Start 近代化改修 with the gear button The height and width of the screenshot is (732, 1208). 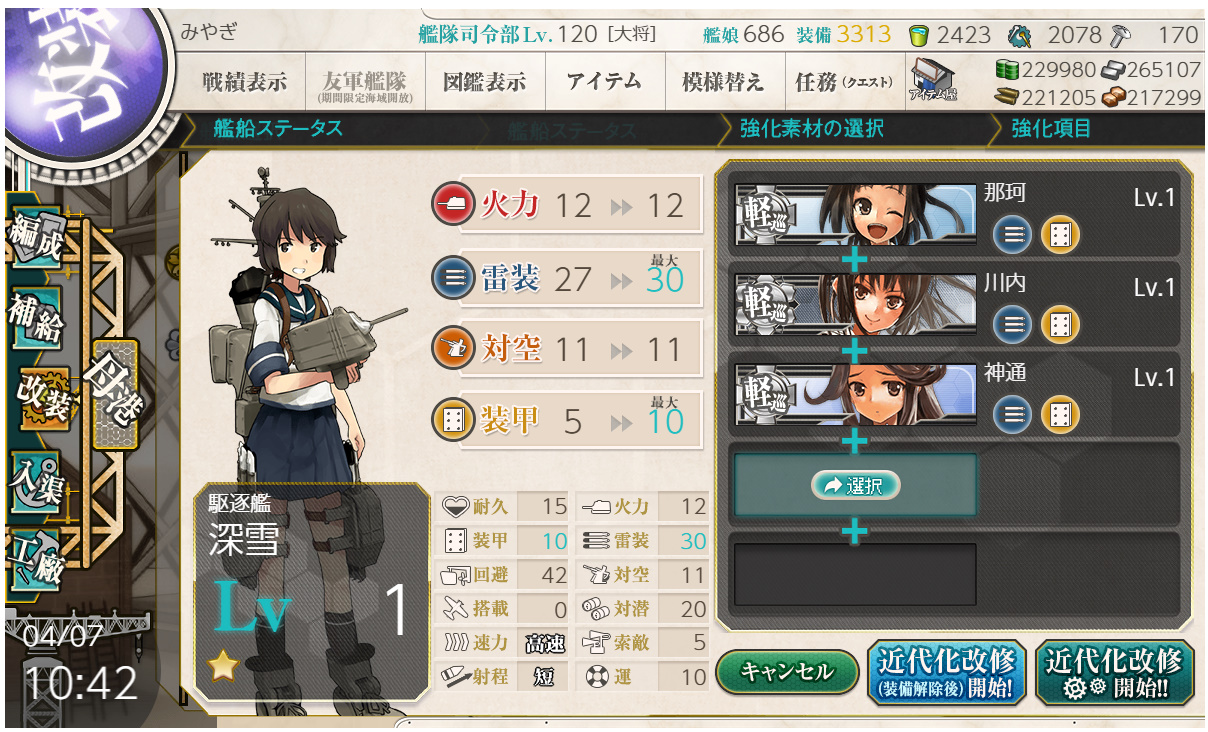click(1114, 672)
